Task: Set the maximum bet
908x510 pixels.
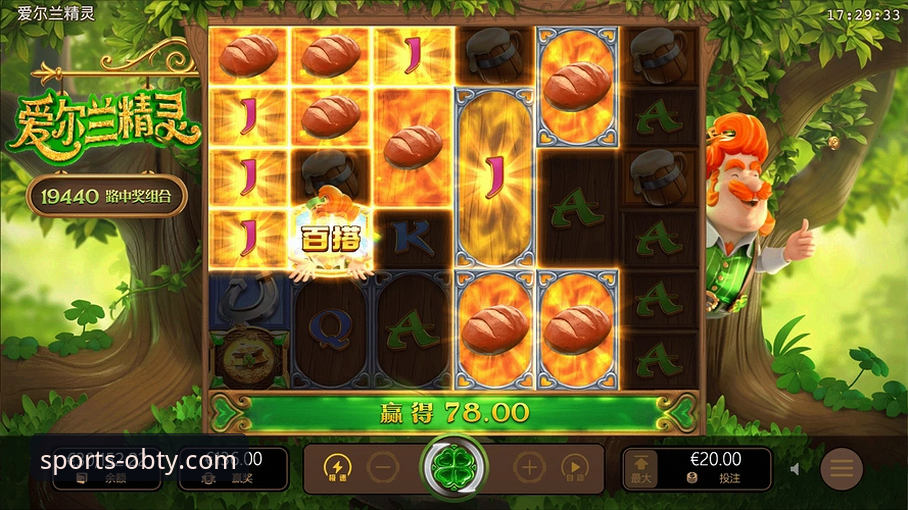Action: pos(640,468)
